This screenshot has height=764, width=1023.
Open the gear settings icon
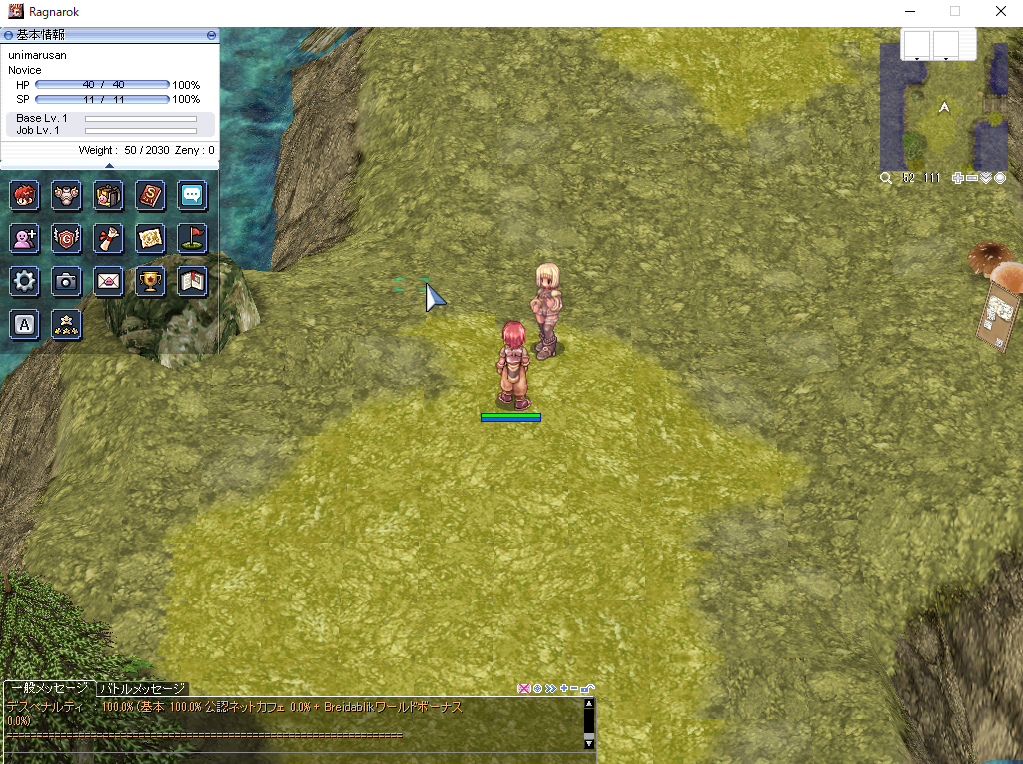(x=25, y=281)
